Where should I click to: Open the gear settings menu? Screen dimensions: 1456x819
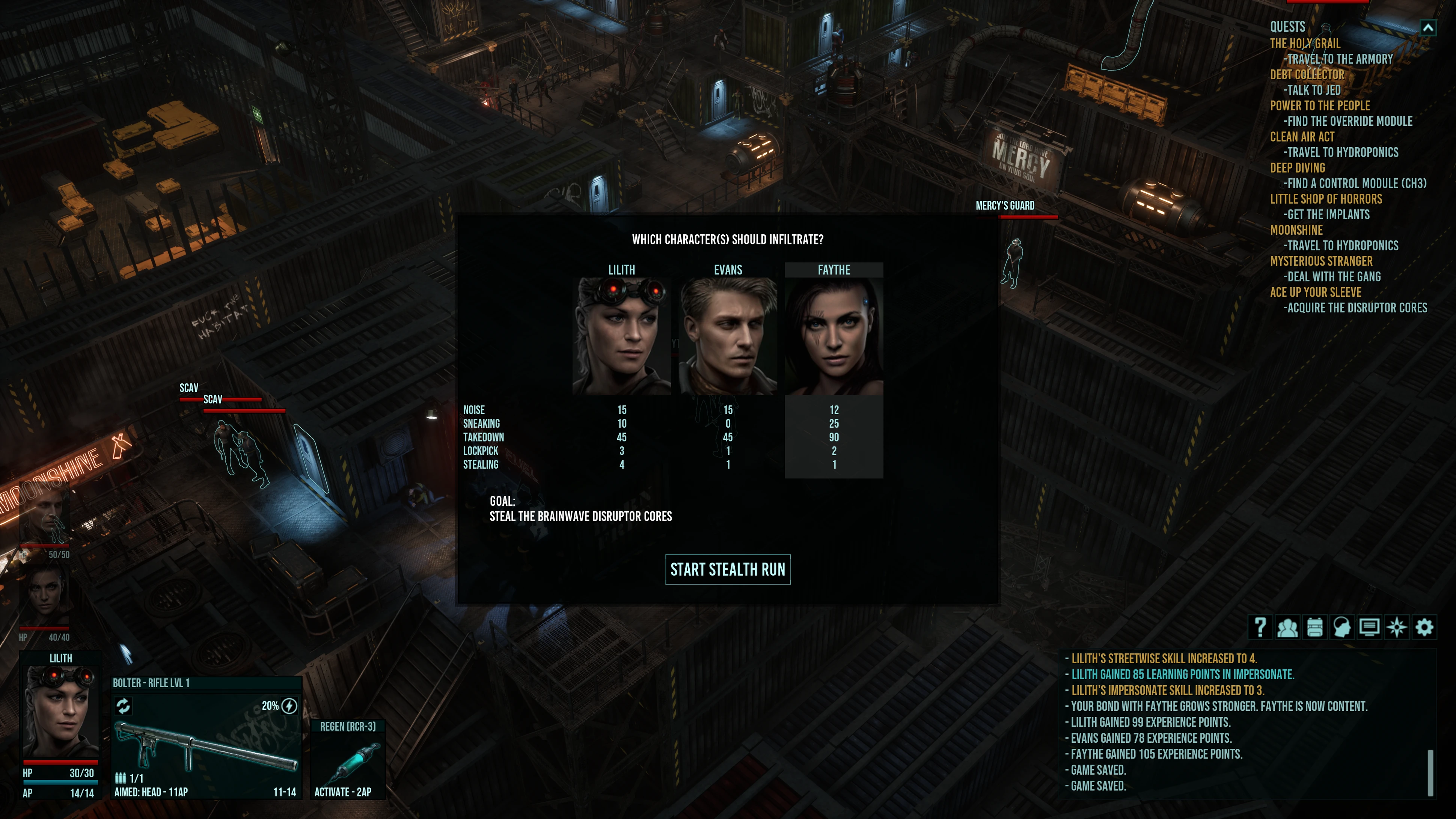point(1424,627)
